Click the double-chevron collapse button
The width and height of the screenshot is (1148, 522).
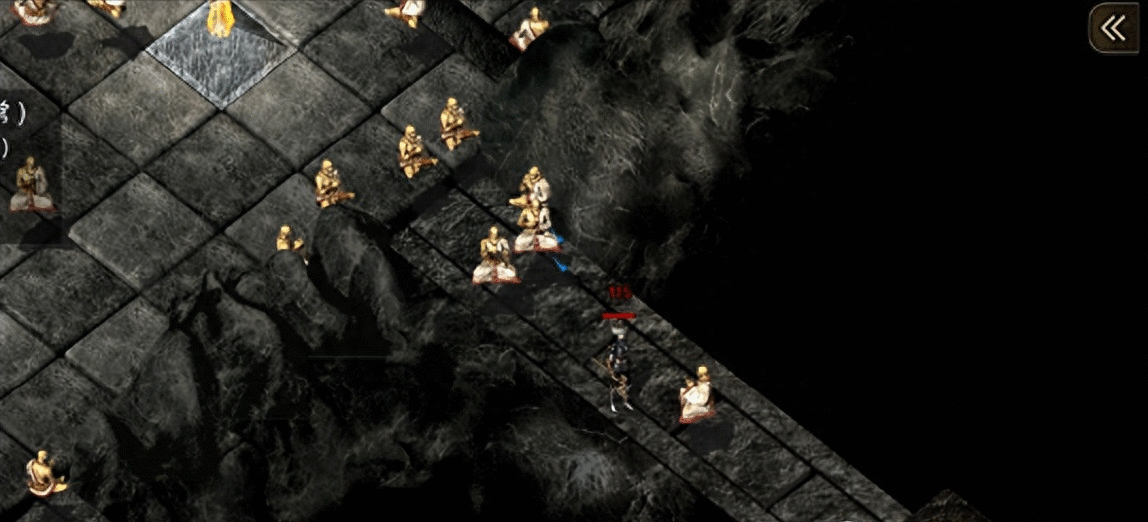tap(1113, 29)
